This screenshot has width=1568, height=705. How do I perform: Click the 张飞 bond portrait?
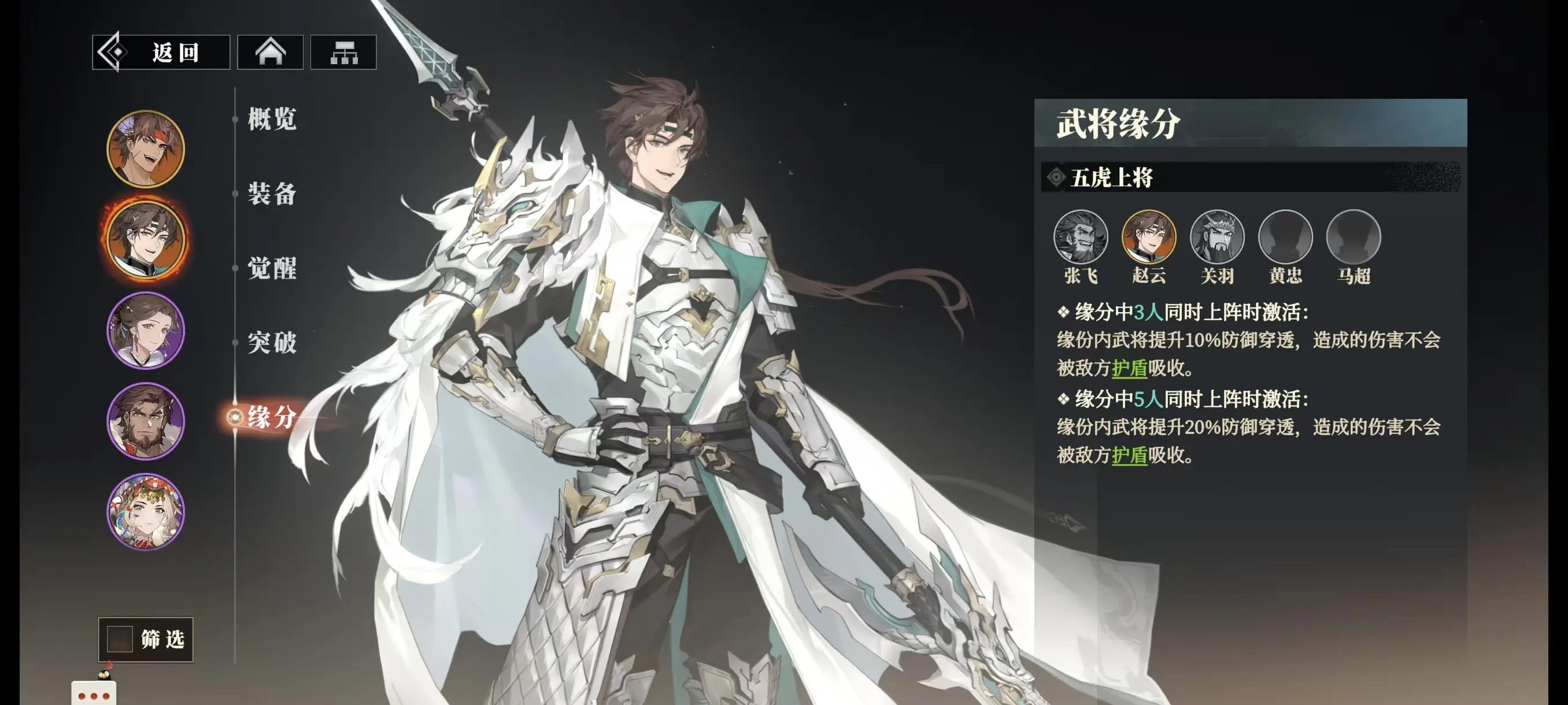pyautogui.click(x=1081, y=236)
